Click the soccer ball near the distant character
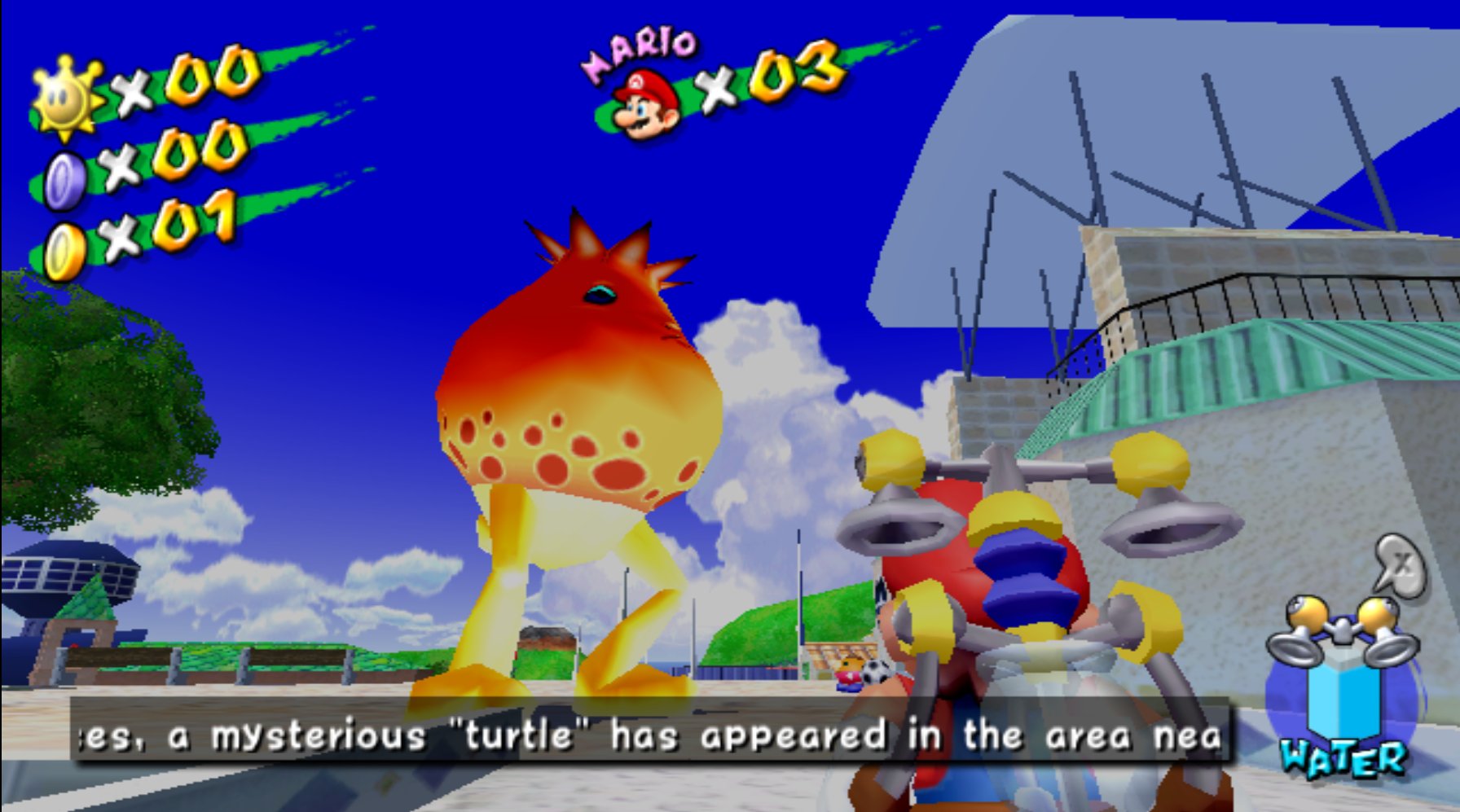Screen dimensions: 1460x812 click(878, 672)
